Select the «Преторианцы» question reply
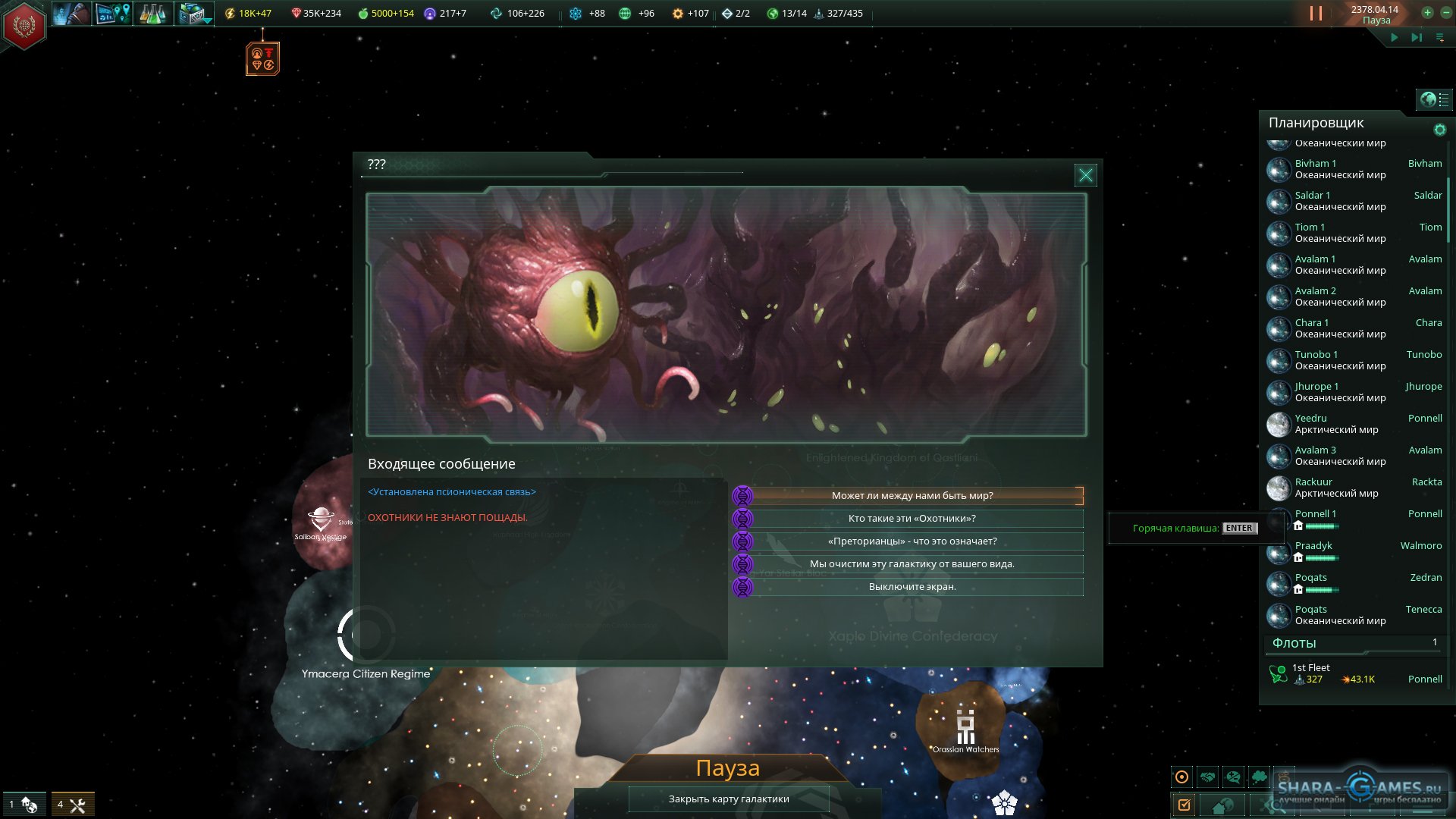1456x819 pixels. pos(912,541)
